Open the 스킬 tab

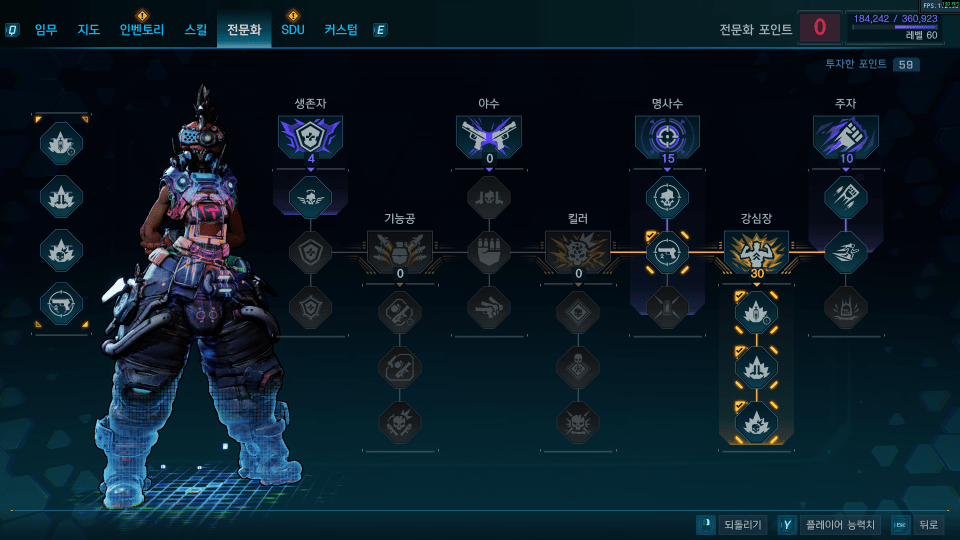coord(196,30)
